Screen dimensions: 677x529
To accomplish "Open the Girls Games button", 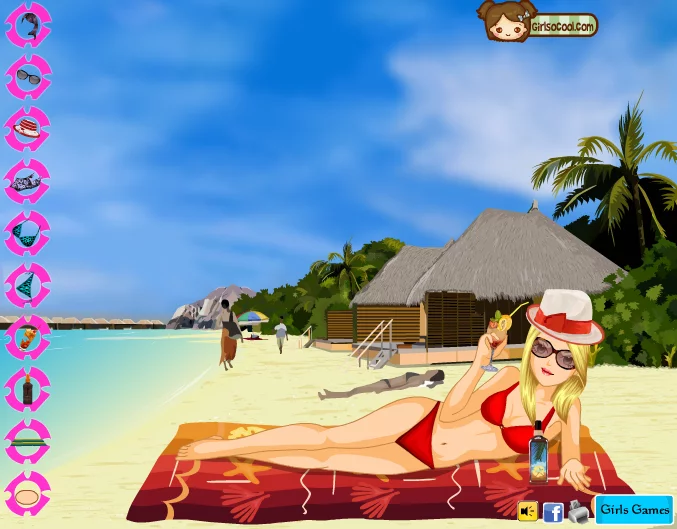I will [634, 510].
